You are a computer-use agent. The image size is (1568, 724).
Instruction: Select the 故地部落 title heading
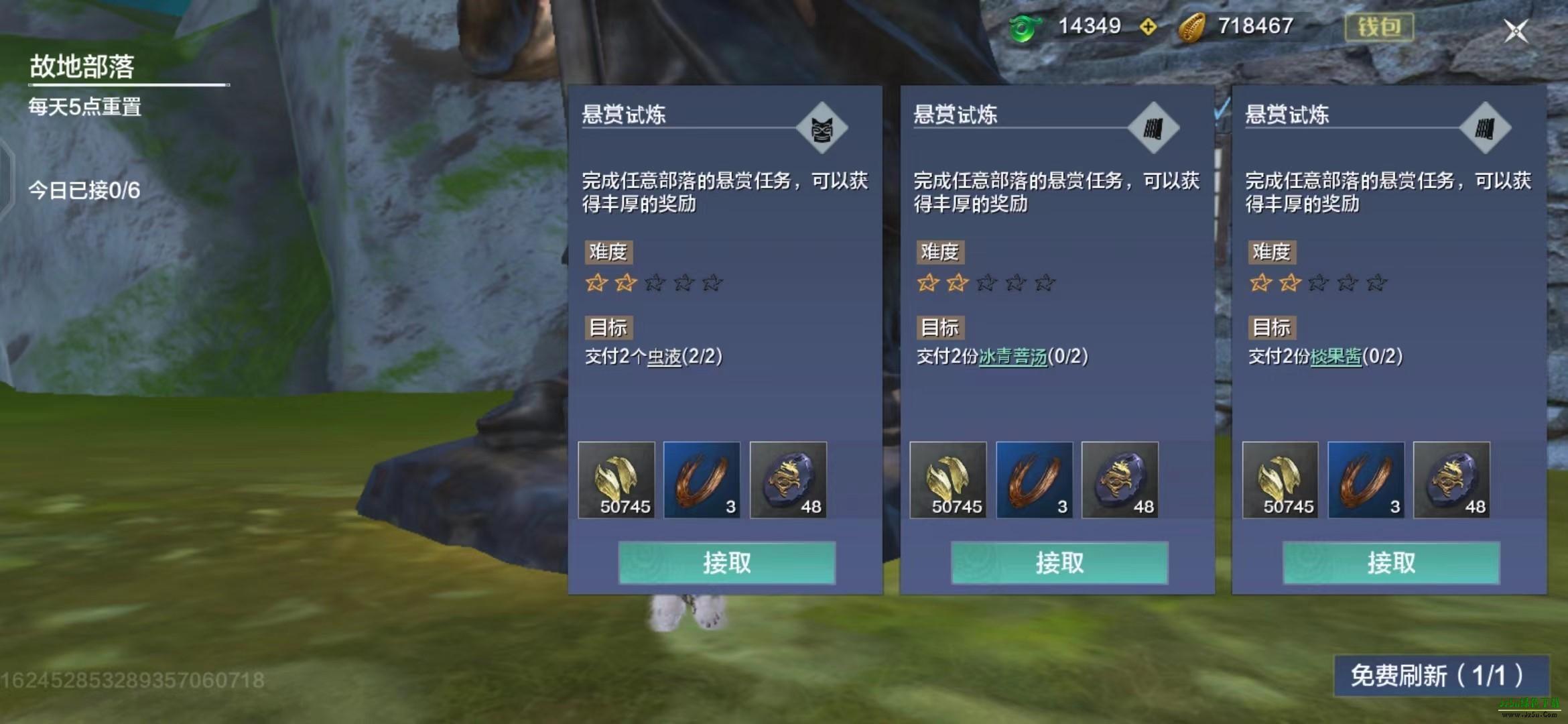click(82, 66)
